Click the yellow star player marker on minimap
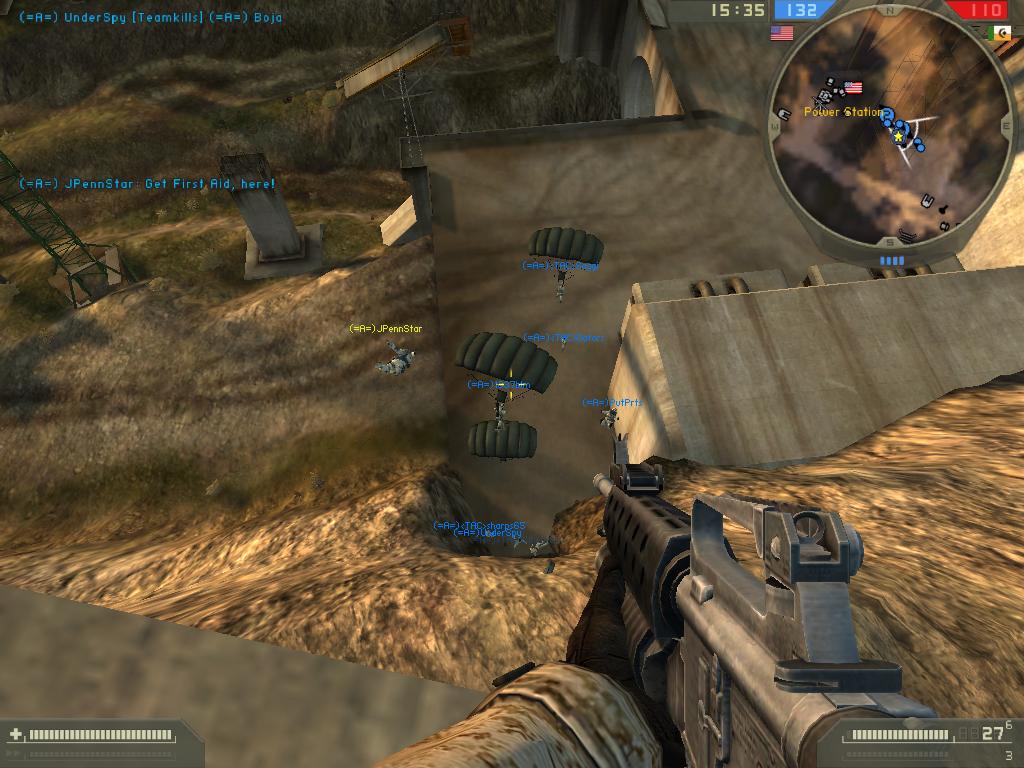This screenshot has height=768, width=1024. coord(899,136)
